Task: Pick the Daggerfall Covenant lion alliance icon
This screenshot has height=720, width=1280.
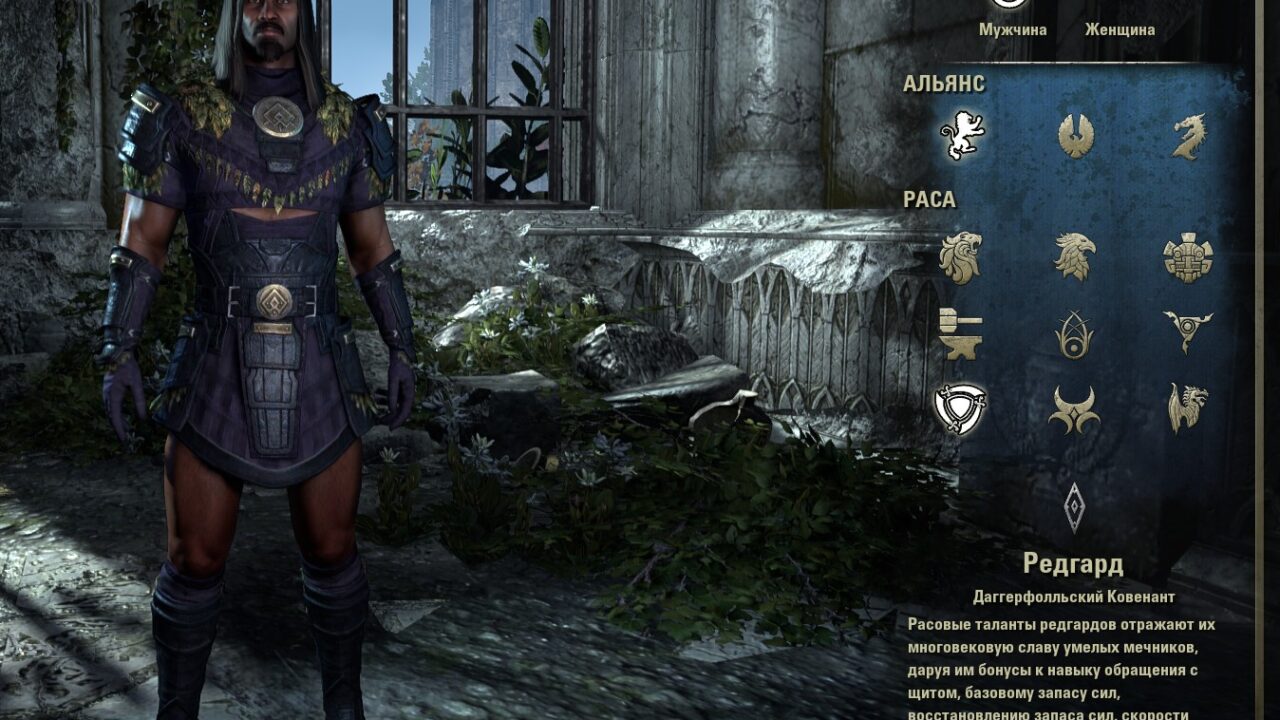Action: click(x=962, y=135)
